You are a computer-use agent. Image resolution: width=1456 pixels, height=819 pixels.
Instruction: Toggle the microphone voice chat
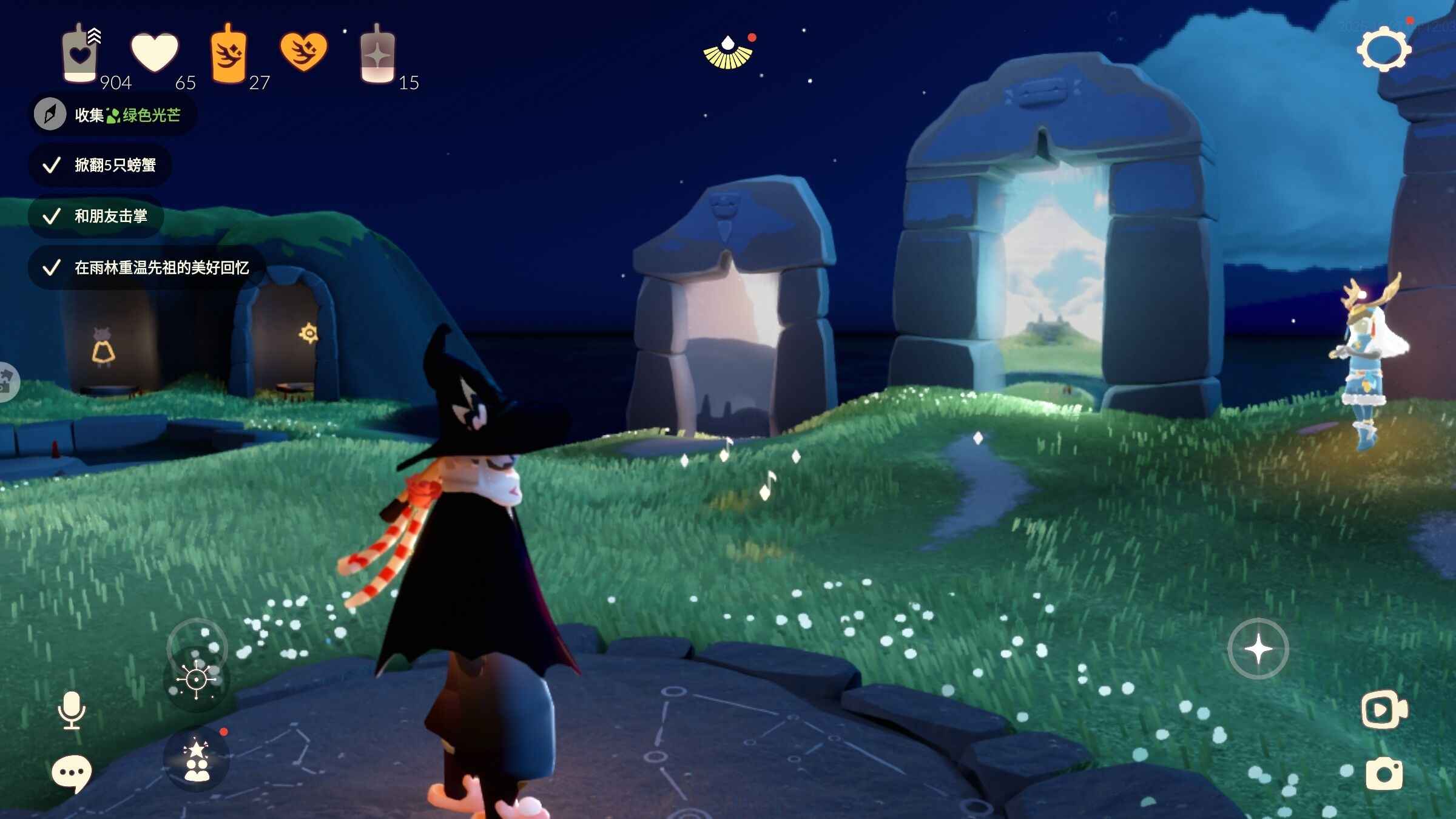[x=72, y=709]
